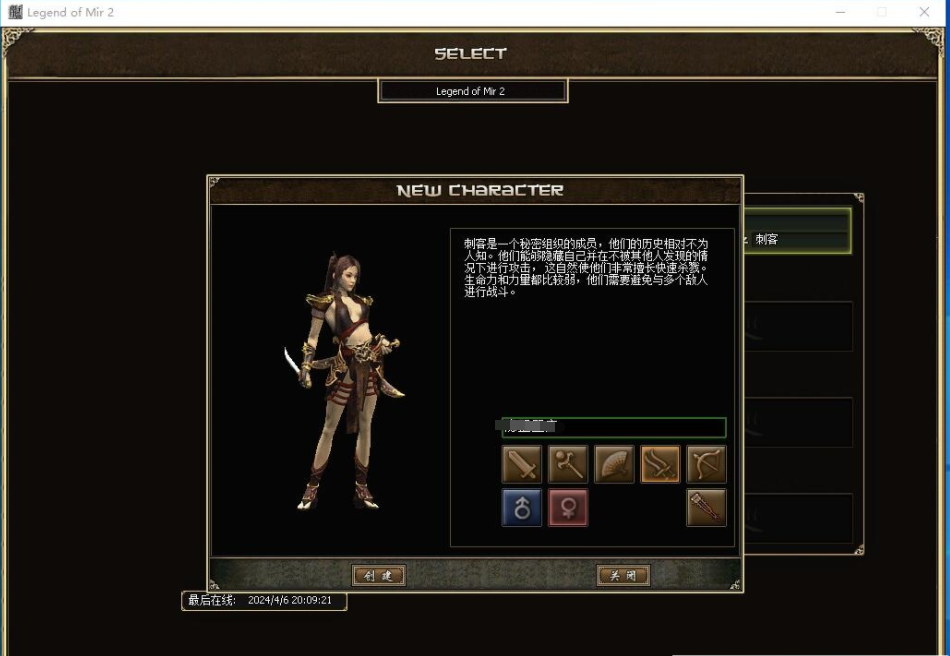Choose the archer bow class icon
This screenshot has height=656, width=950.
tap(706, 464)
